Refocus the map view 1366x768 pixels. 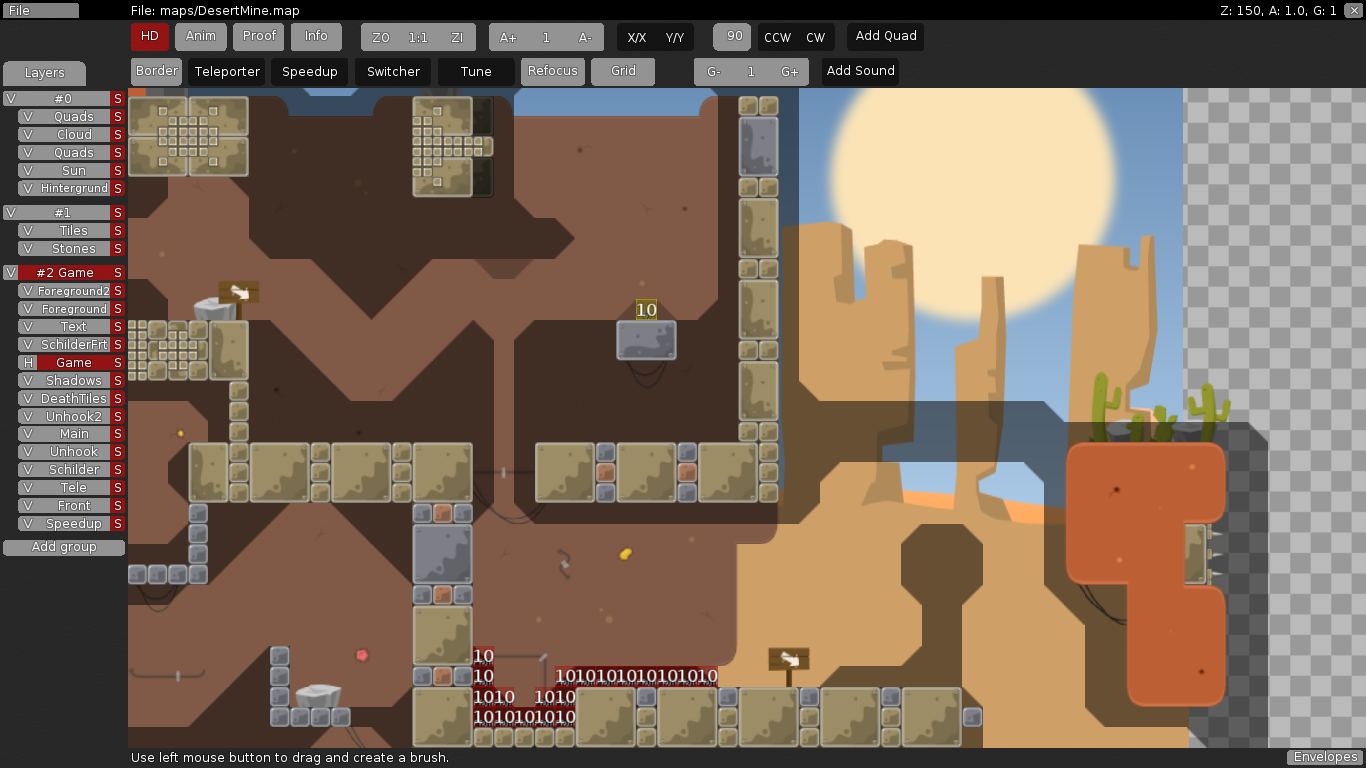(552, 71)
